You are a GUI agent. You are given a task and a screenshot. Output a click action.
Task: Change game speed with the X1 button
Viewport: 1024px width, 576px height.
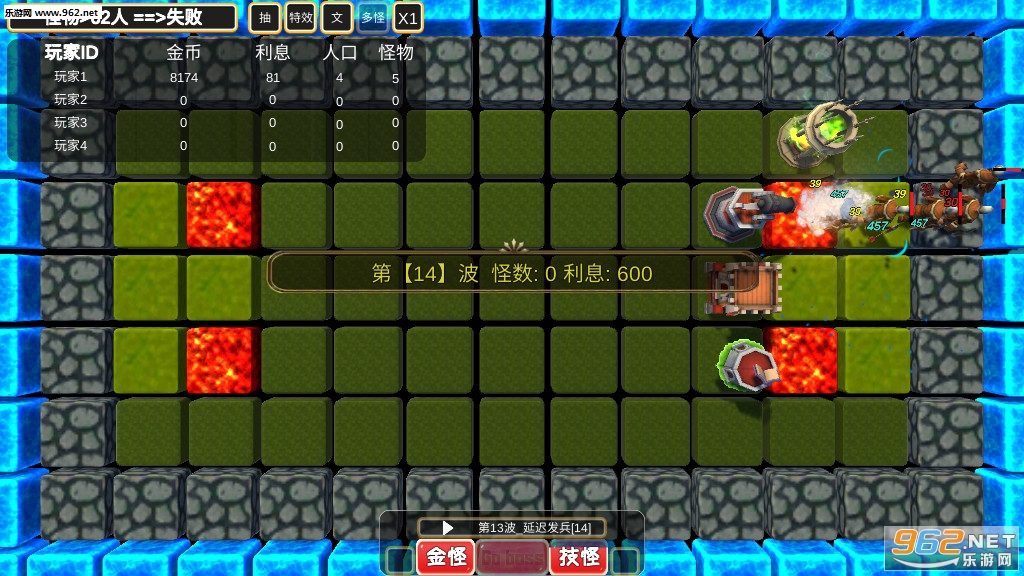coord(407,18)
